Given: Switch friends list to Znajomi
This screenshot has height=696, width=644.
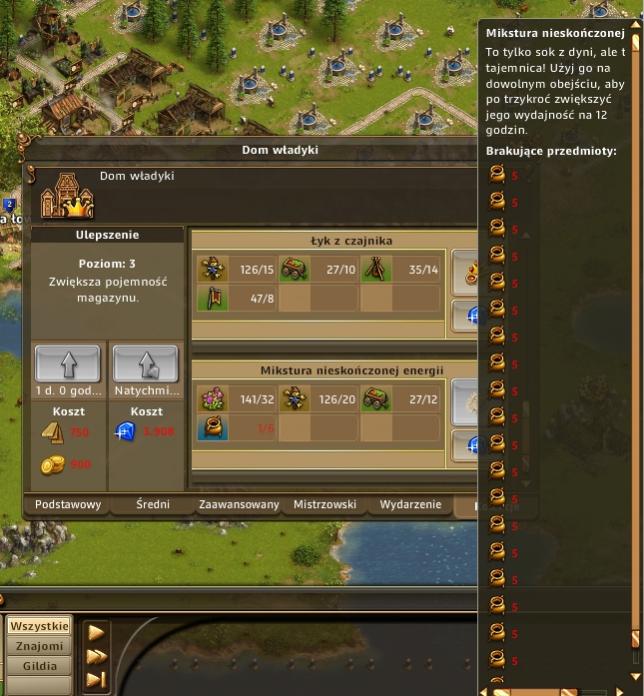Looking at the screenshot, I should tap(39, 646).
